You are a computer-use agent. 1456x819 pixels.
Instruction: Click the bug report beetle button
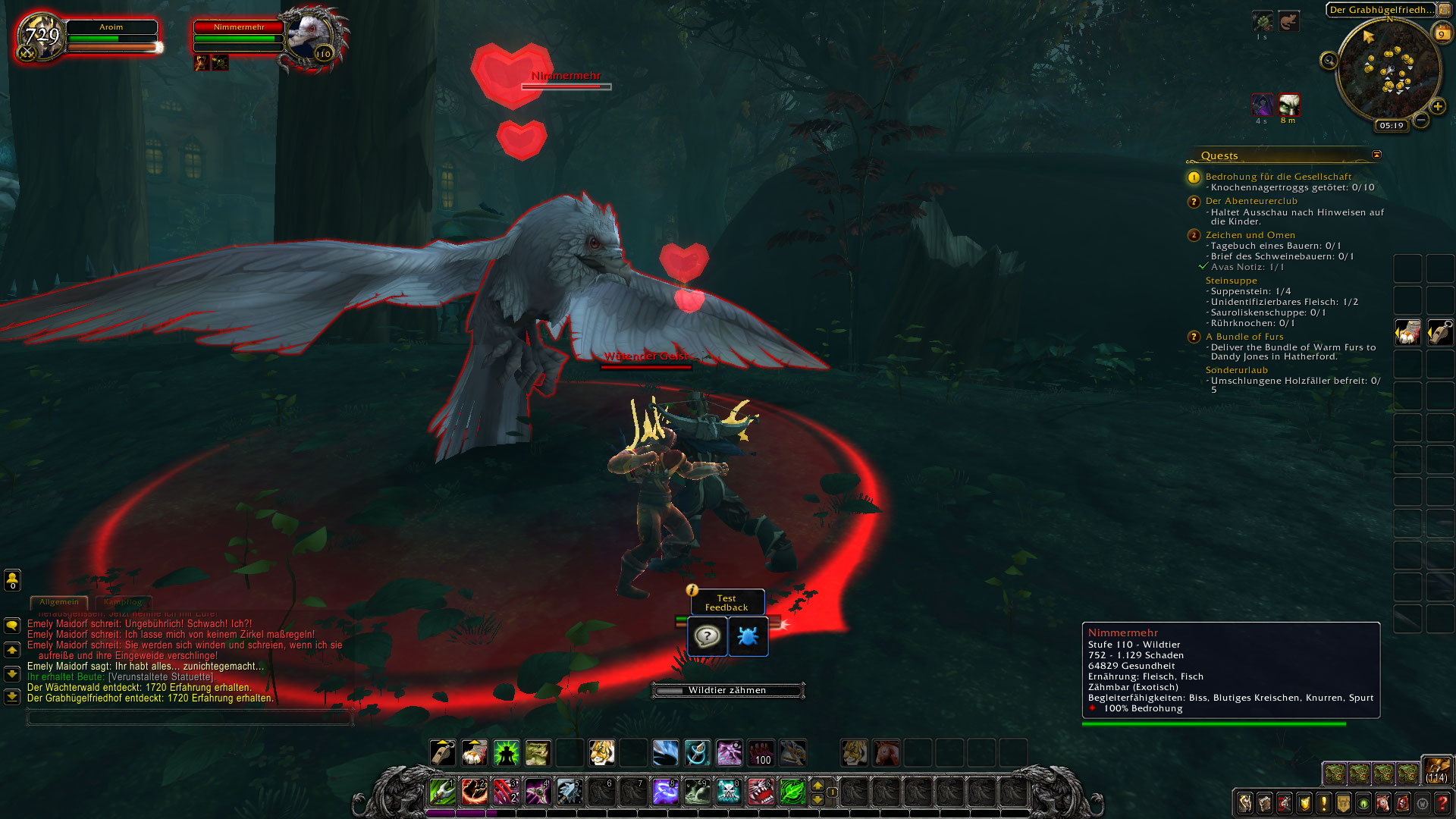(x=748, y=636)
